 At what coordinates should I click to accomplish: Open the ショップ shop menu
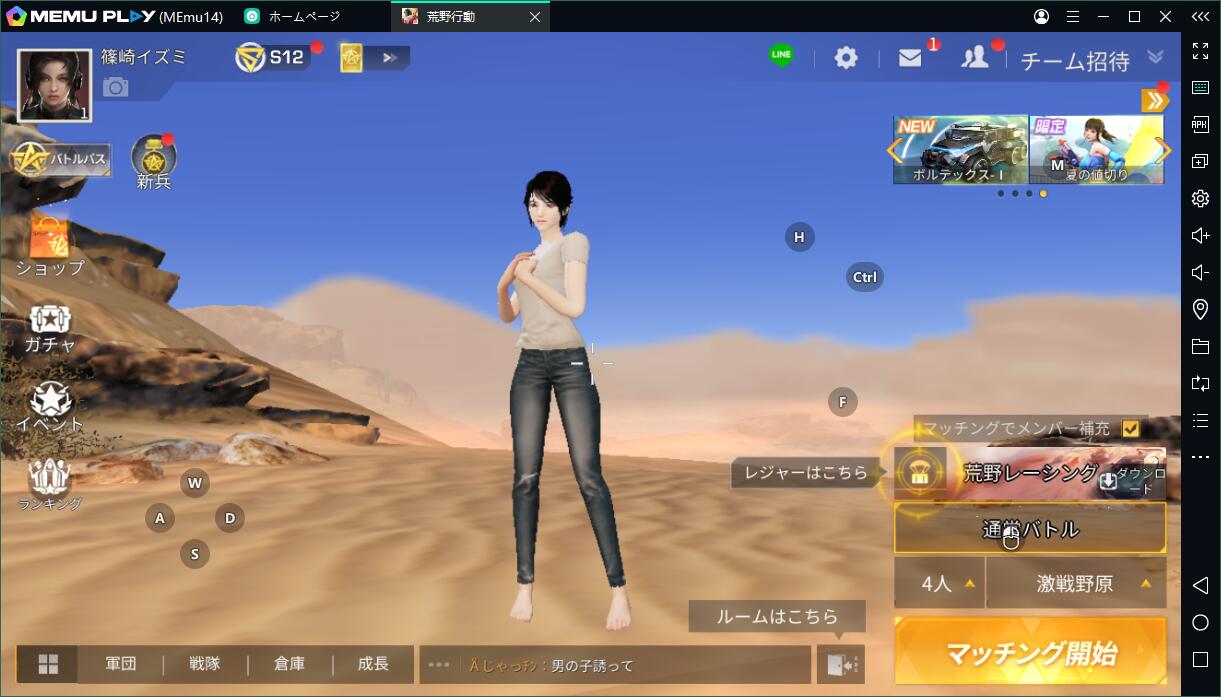coord(50,245)
